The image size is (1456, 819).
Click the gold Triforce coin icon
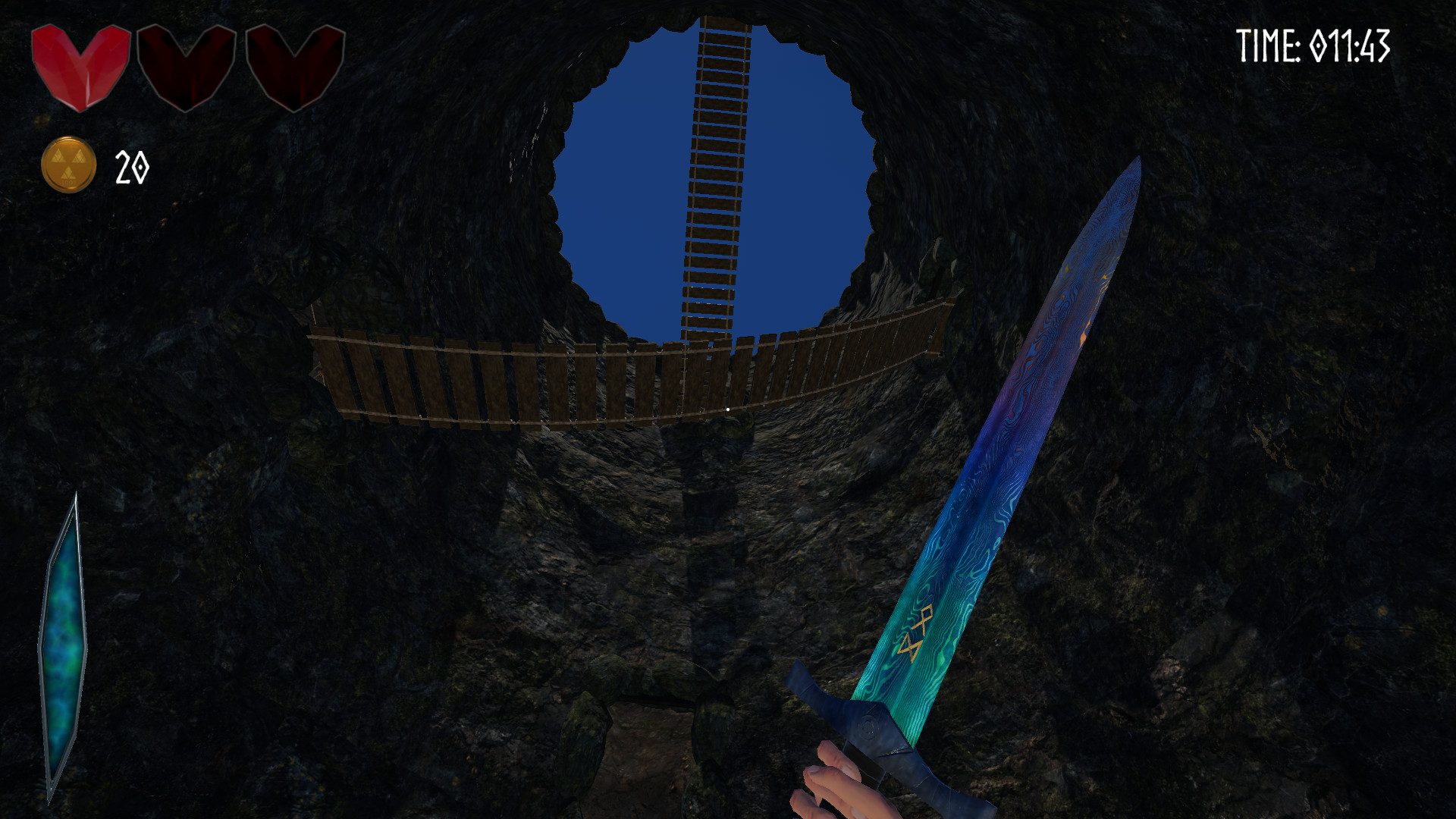coord(70,164)
